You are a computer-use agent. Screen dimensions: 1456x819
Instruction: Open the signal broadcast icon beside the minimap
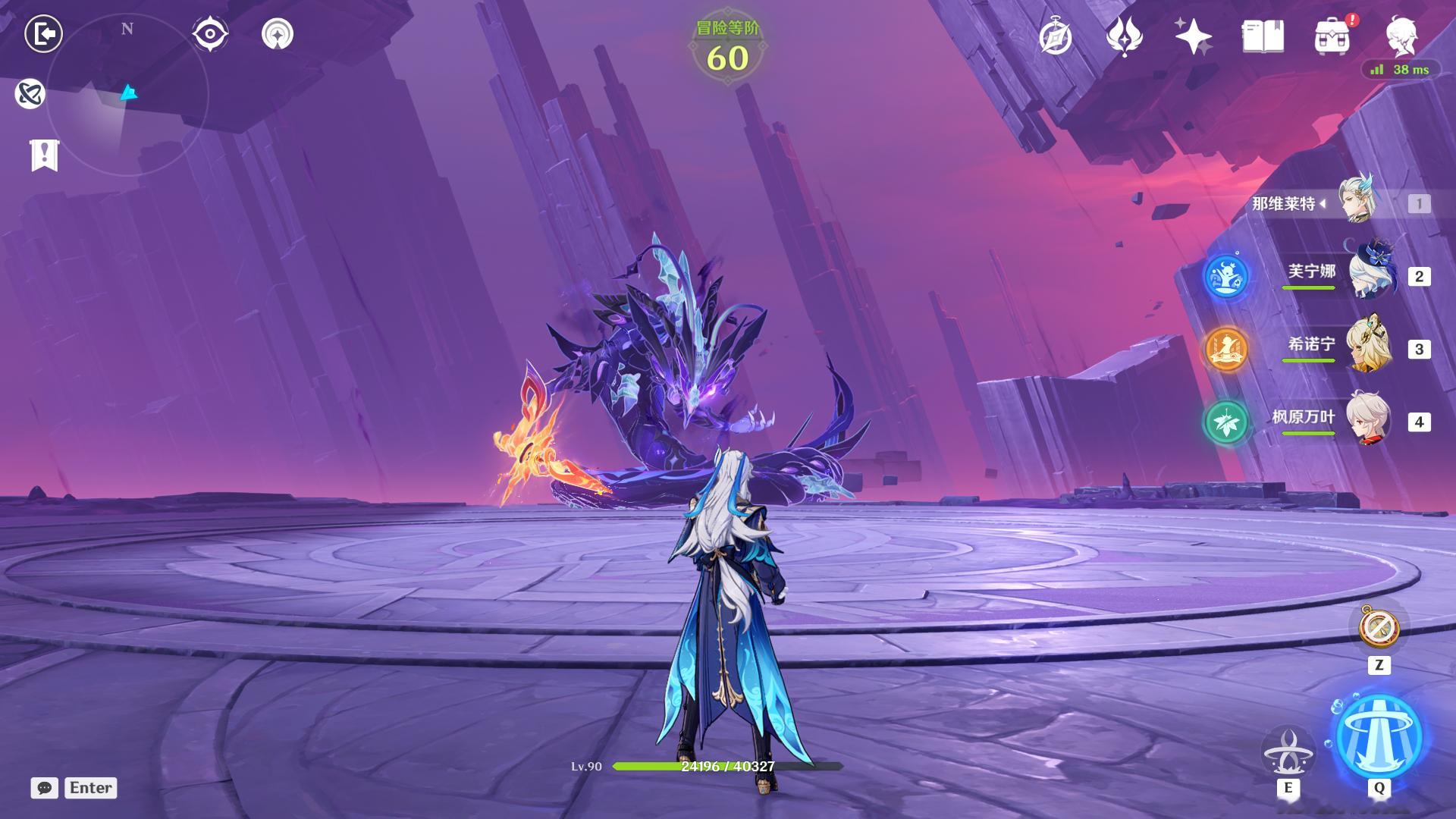click(278, 34)
